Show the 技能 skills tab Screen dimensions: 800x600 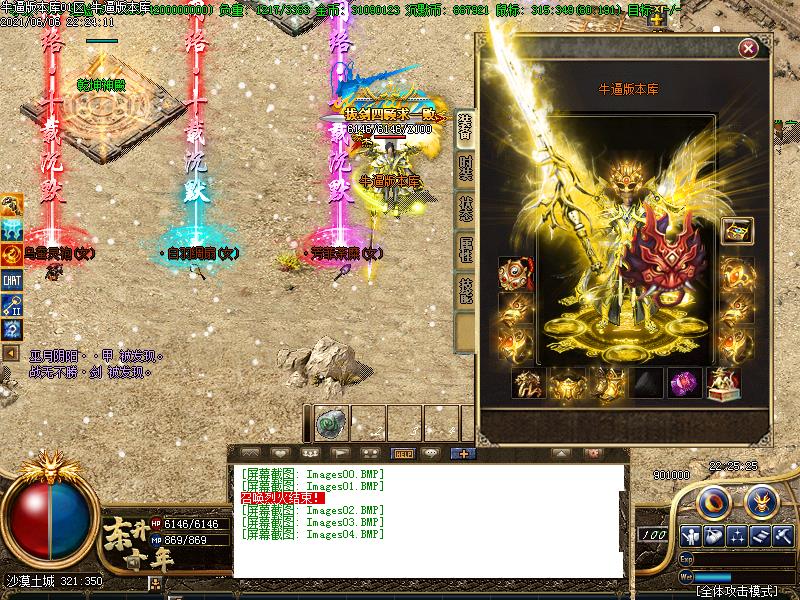[x=466, y=290]
